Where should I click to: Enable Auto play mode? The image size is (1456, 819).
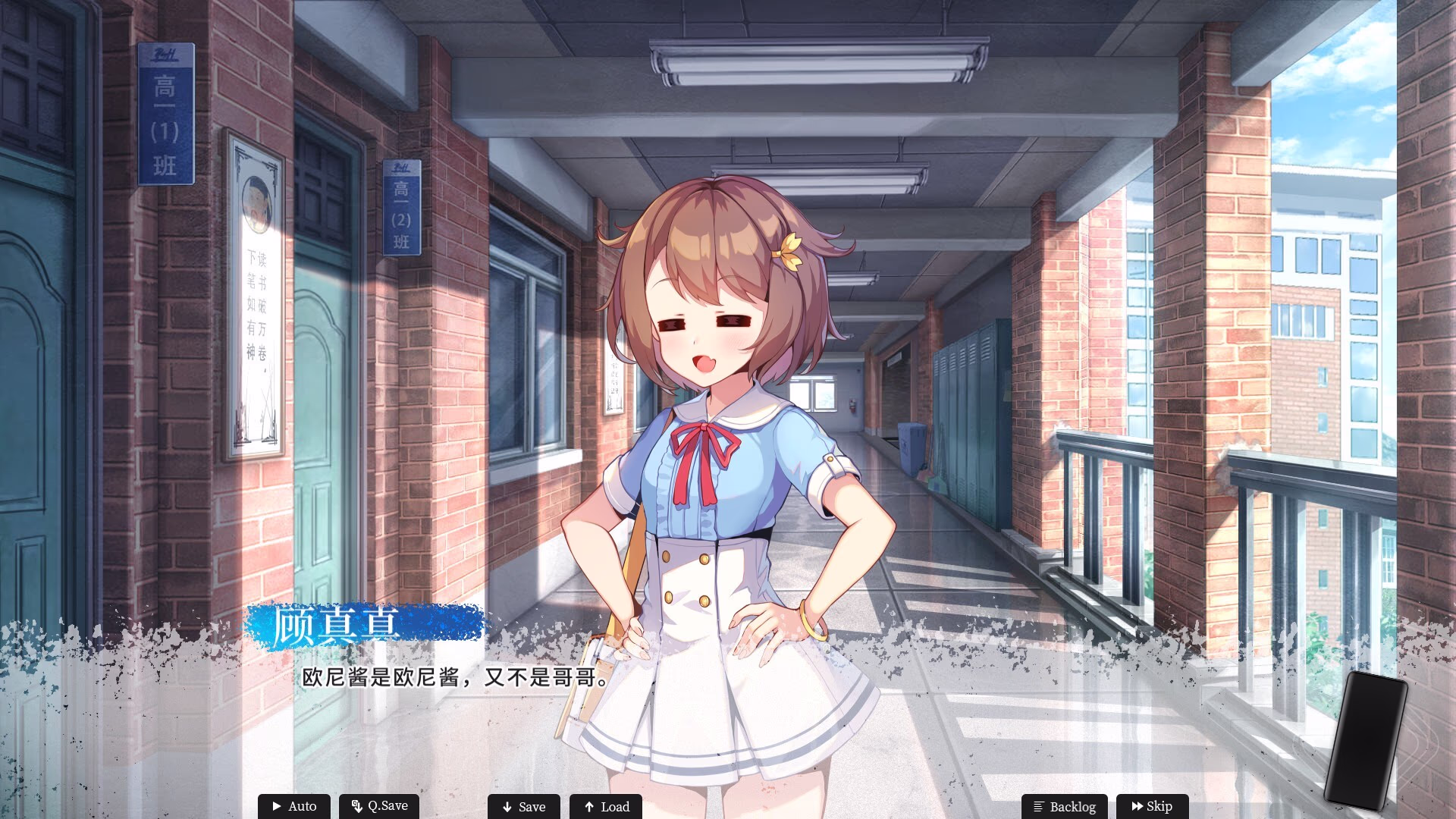pyautogui.click(x=294, y=806)
